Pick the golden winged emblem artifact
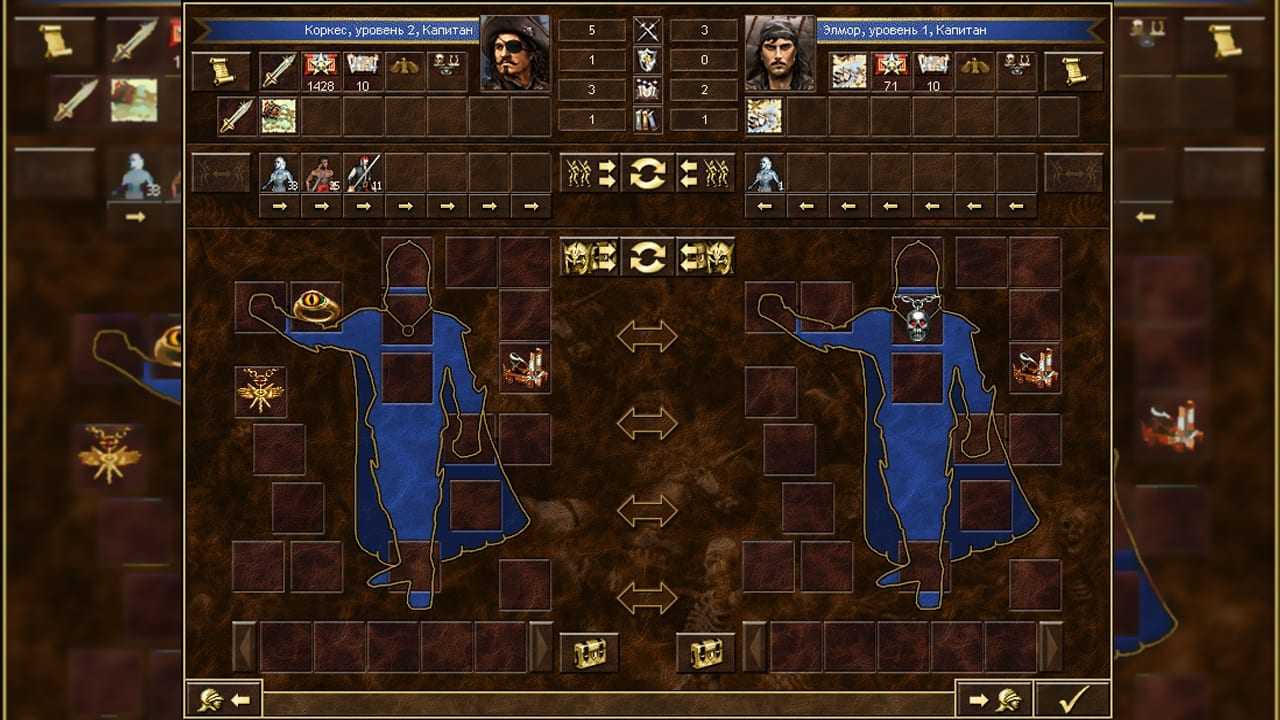1280x720 pixels. tap(260, 392)
